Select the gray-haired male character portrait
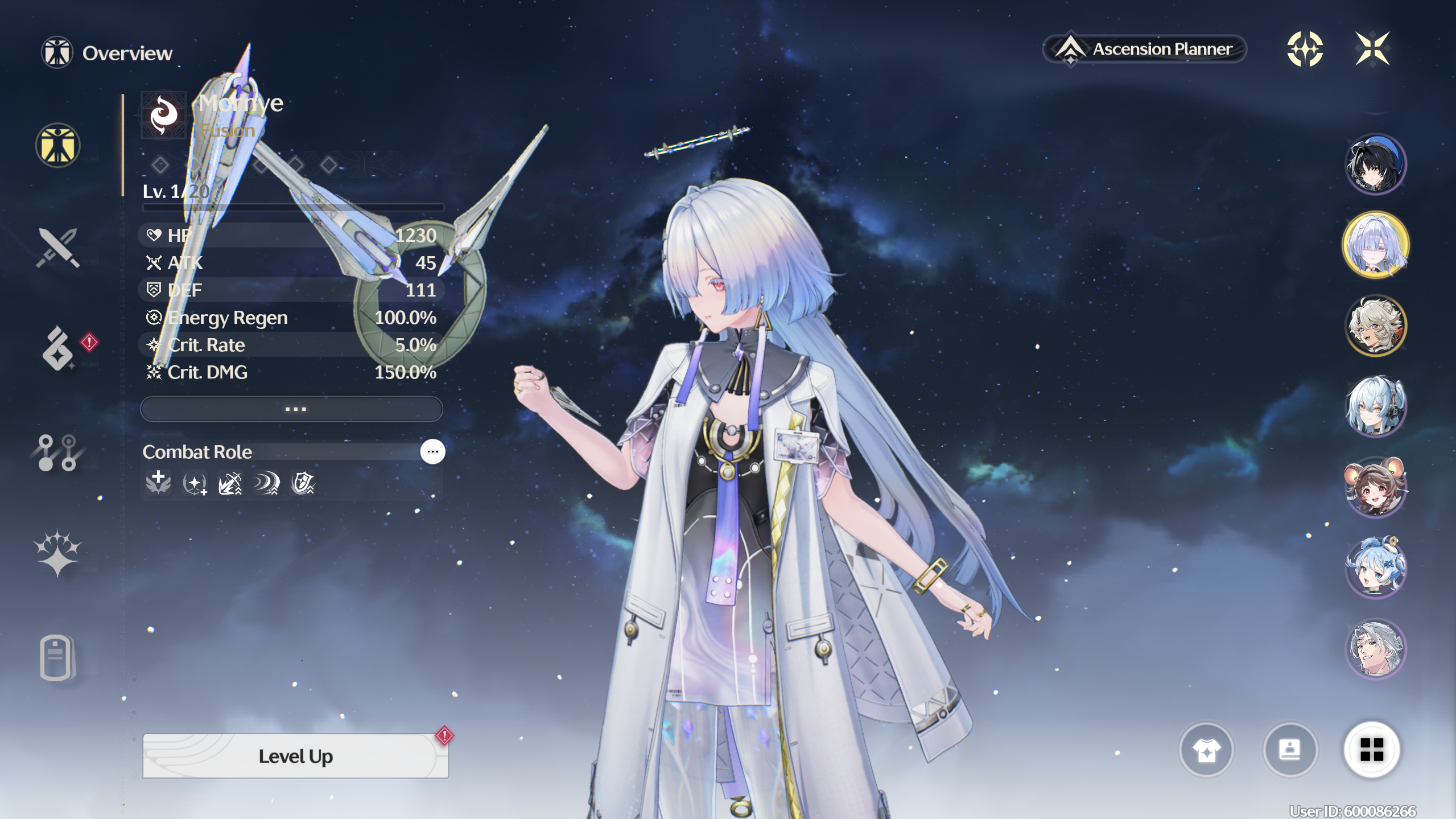The width and height of the screenshot is (1456, 819). (1375, 649)
